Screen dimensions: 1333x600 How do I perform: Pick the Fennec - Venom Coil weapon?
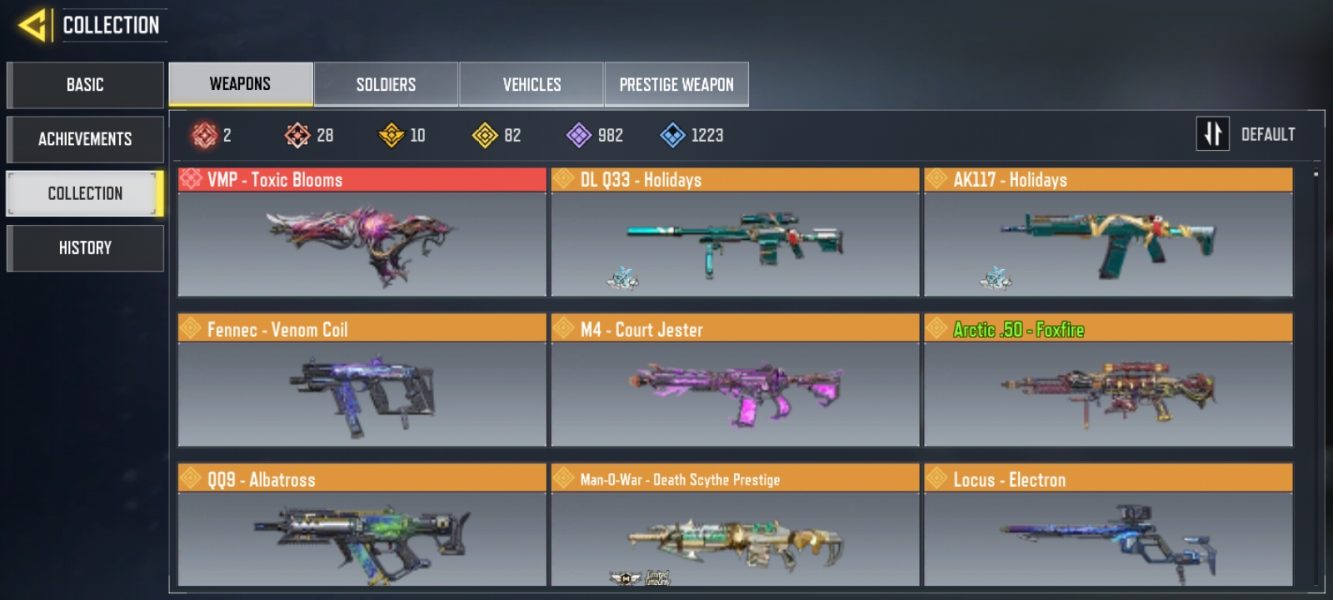(x=362, y=383)
